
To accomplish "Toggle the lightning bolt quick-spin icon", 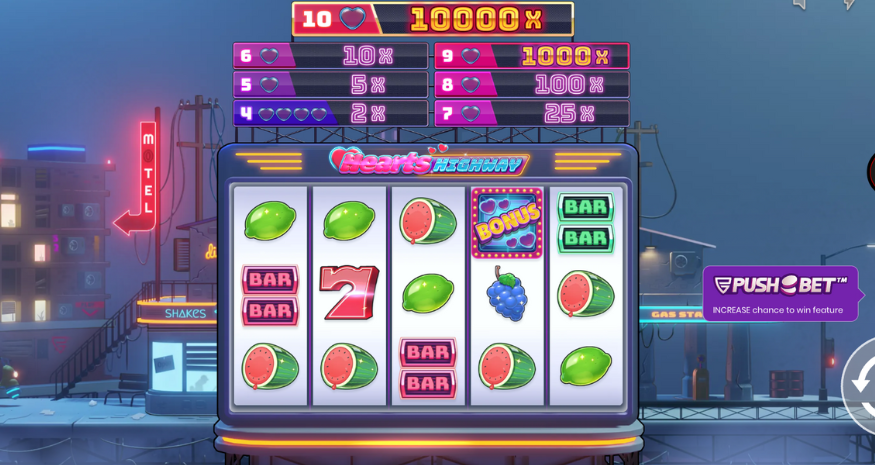I will [x=849, y=4].
